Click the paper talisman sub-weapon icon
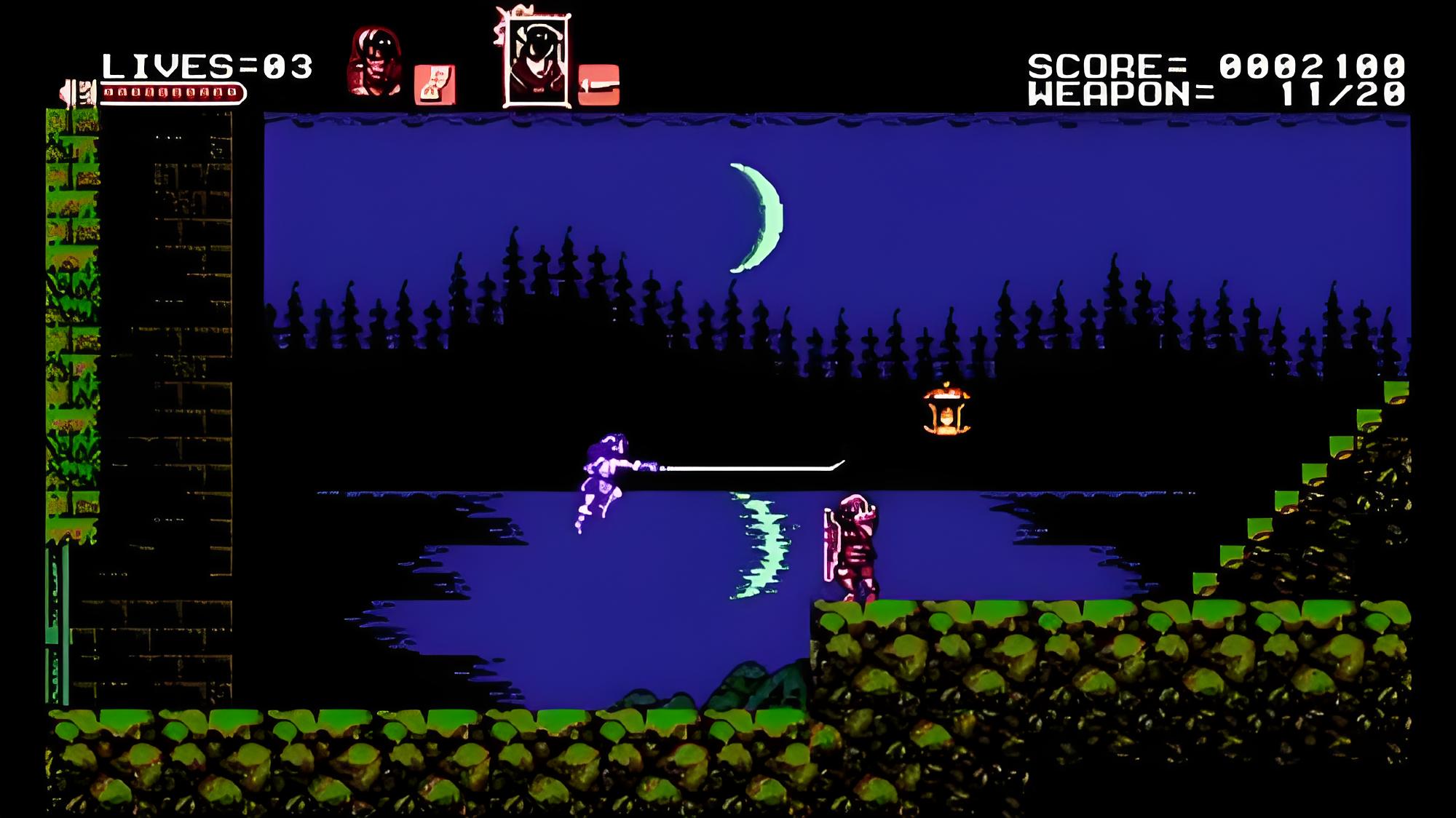This screenshot has height=818, width=1456. tap(435, 84)
